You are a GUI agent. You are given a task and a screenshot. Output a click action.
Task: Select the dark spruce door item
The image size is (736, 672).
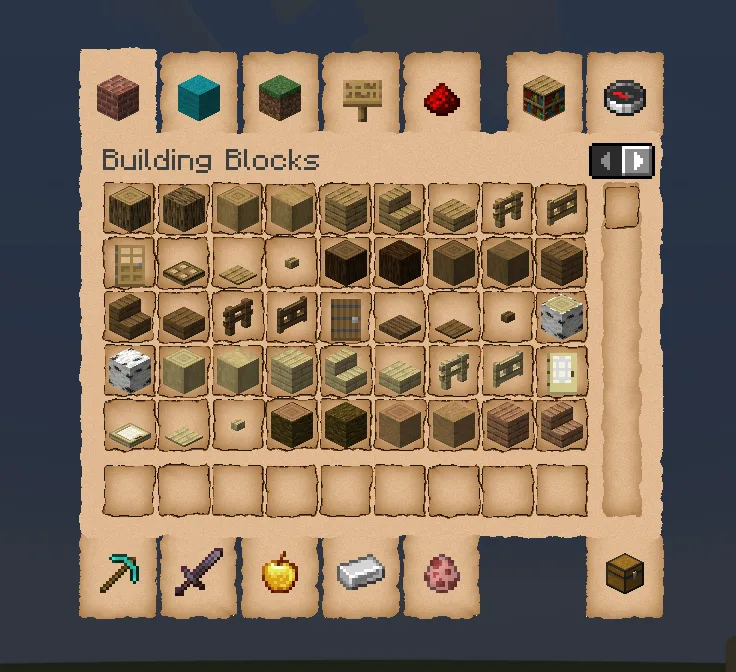click(345, 317)
